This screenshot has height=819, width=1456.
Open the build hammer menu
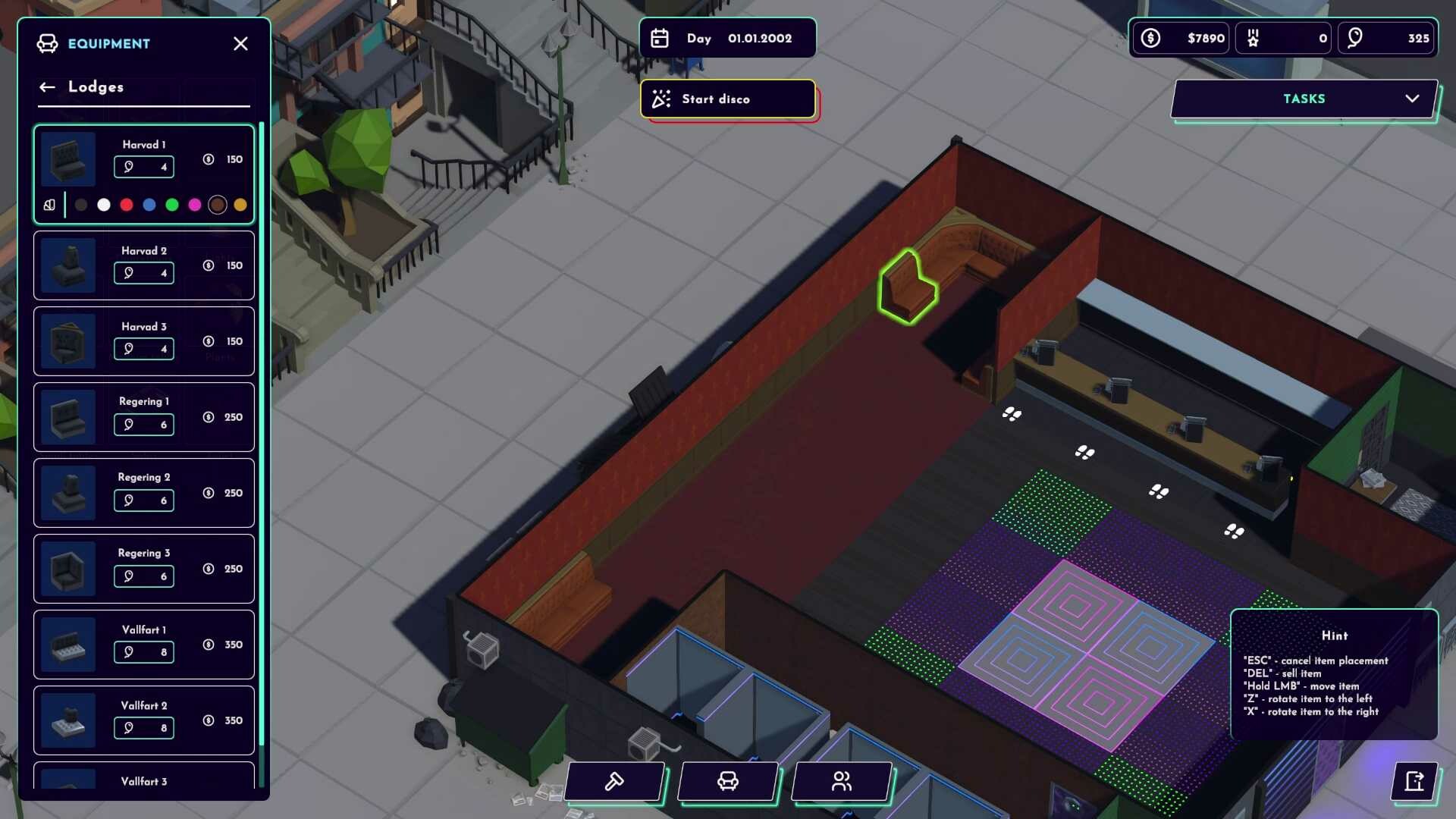point(614,781)
